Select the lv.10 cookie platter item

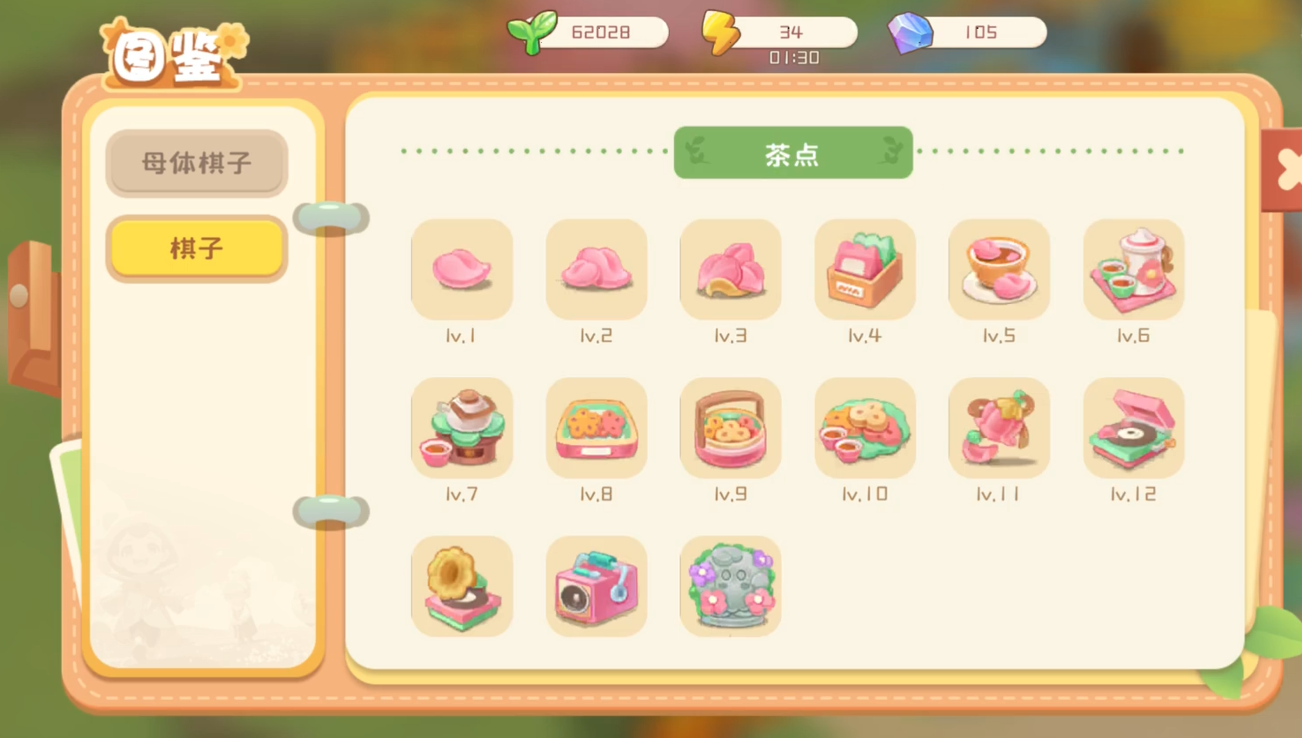point(864,428)
